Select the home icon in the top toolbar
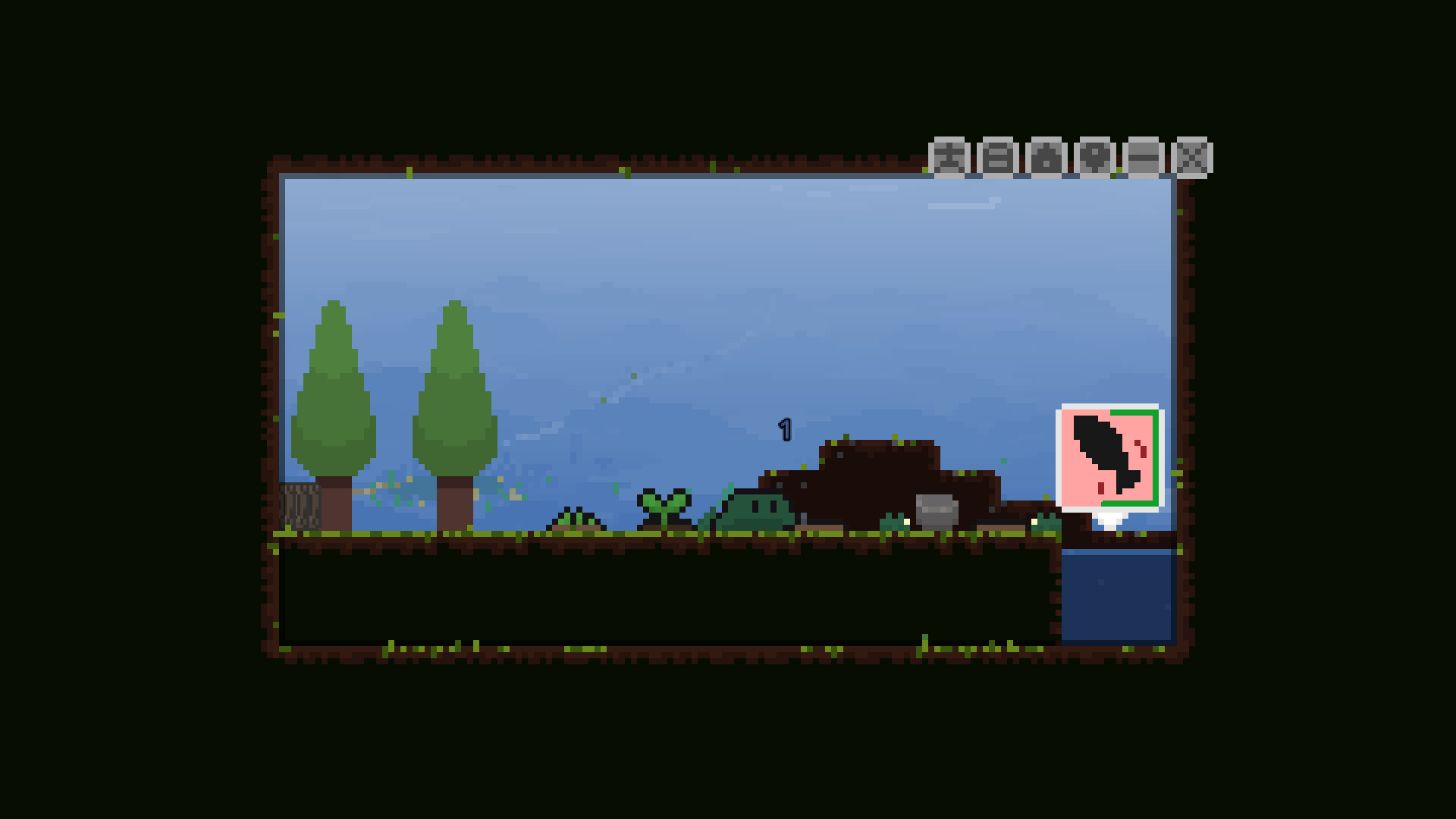1456x819 pixels. tap(1046, 158)
